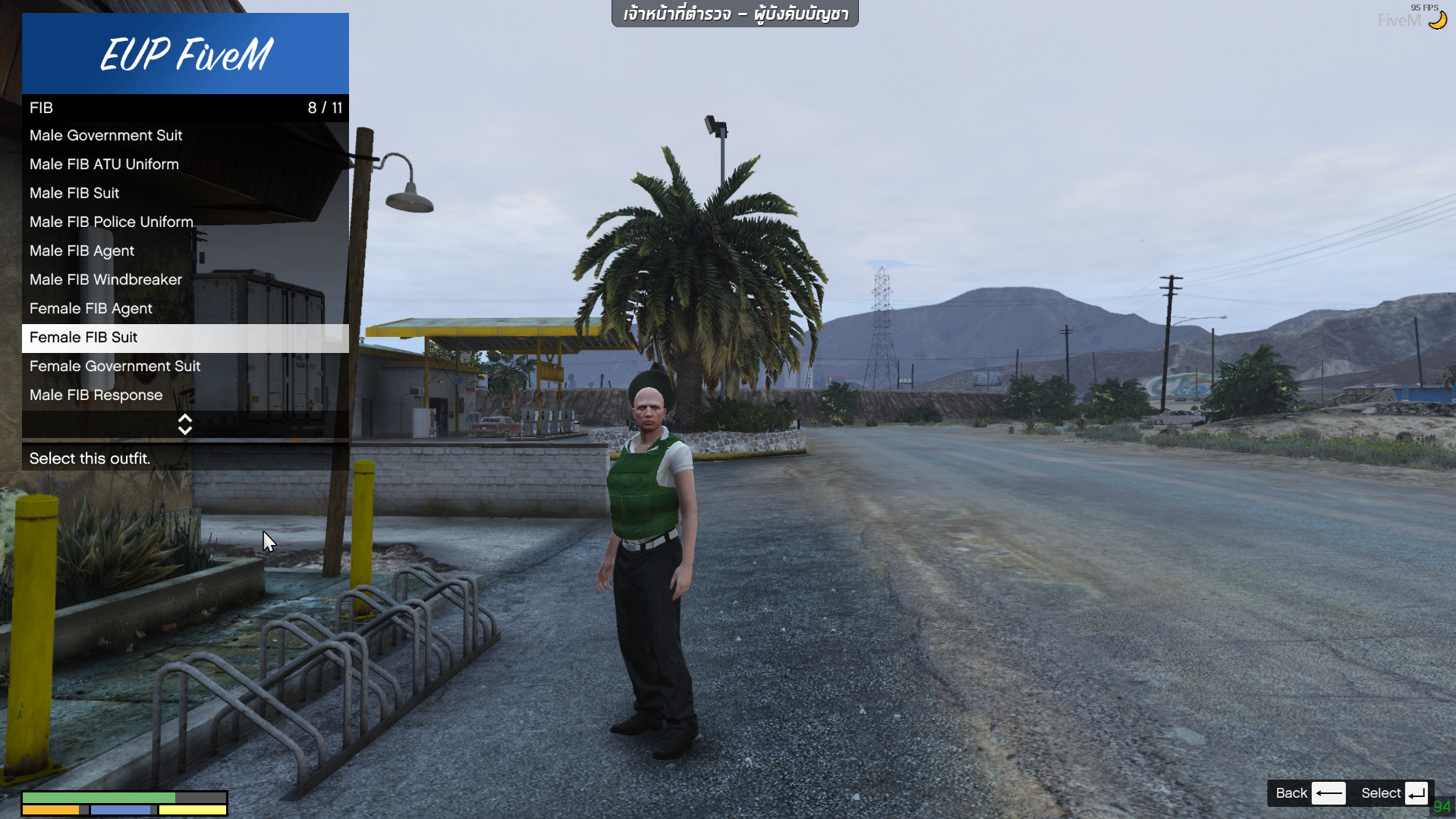Choose the Male FIB Windbreaker outfit
This screenshot has width=1456, height=819.
click(x=105, y=279)
